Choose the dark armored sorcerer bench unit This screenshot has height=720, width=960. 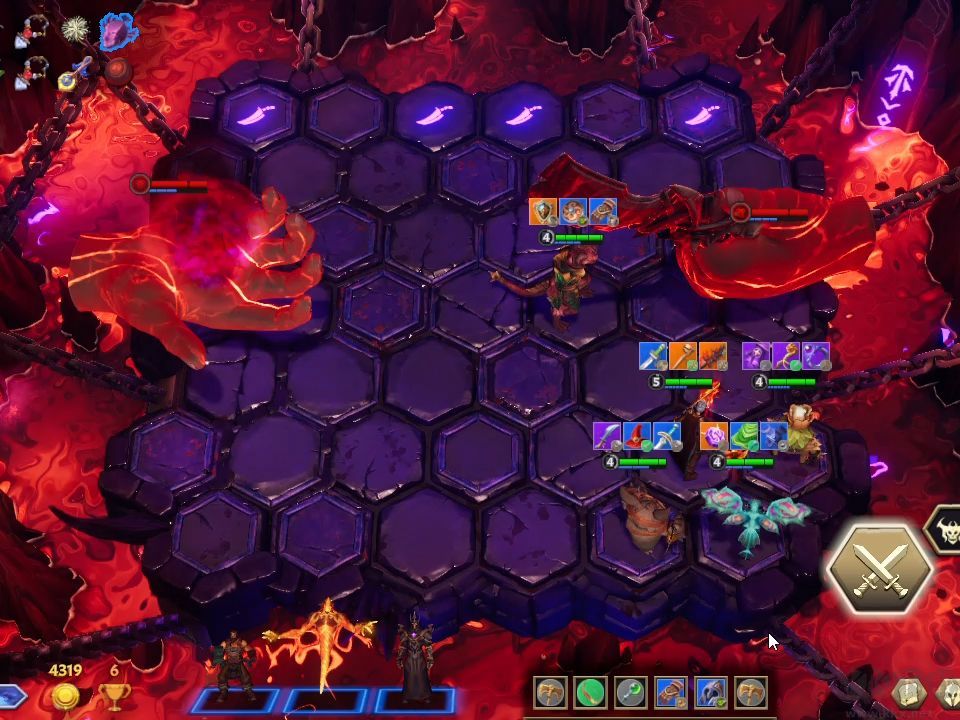414,655
